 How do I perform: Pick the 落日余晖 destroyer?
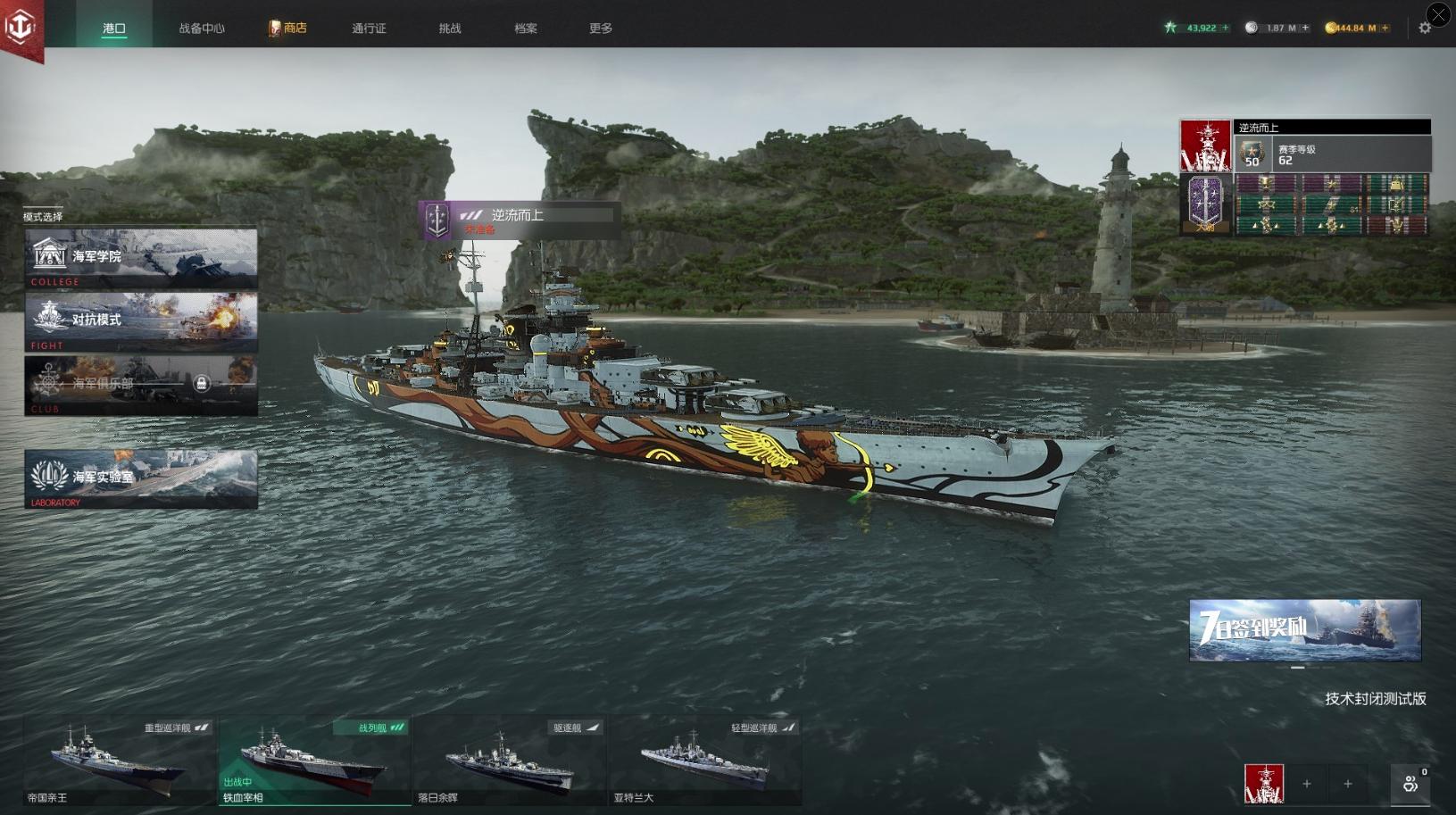509,761
